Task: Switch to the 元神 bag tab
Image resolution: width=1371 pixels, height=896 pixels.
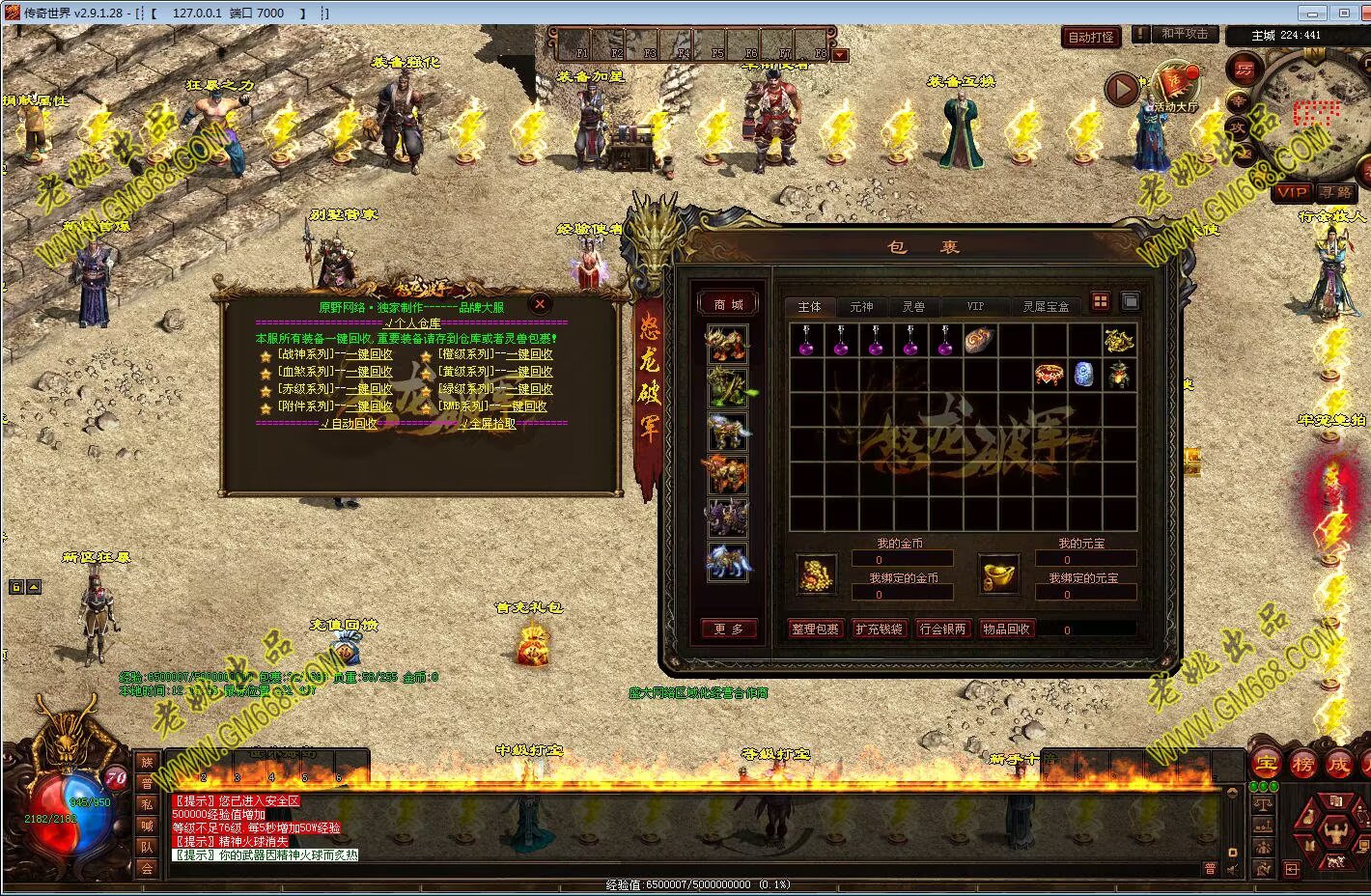Action: pos(860,307)
